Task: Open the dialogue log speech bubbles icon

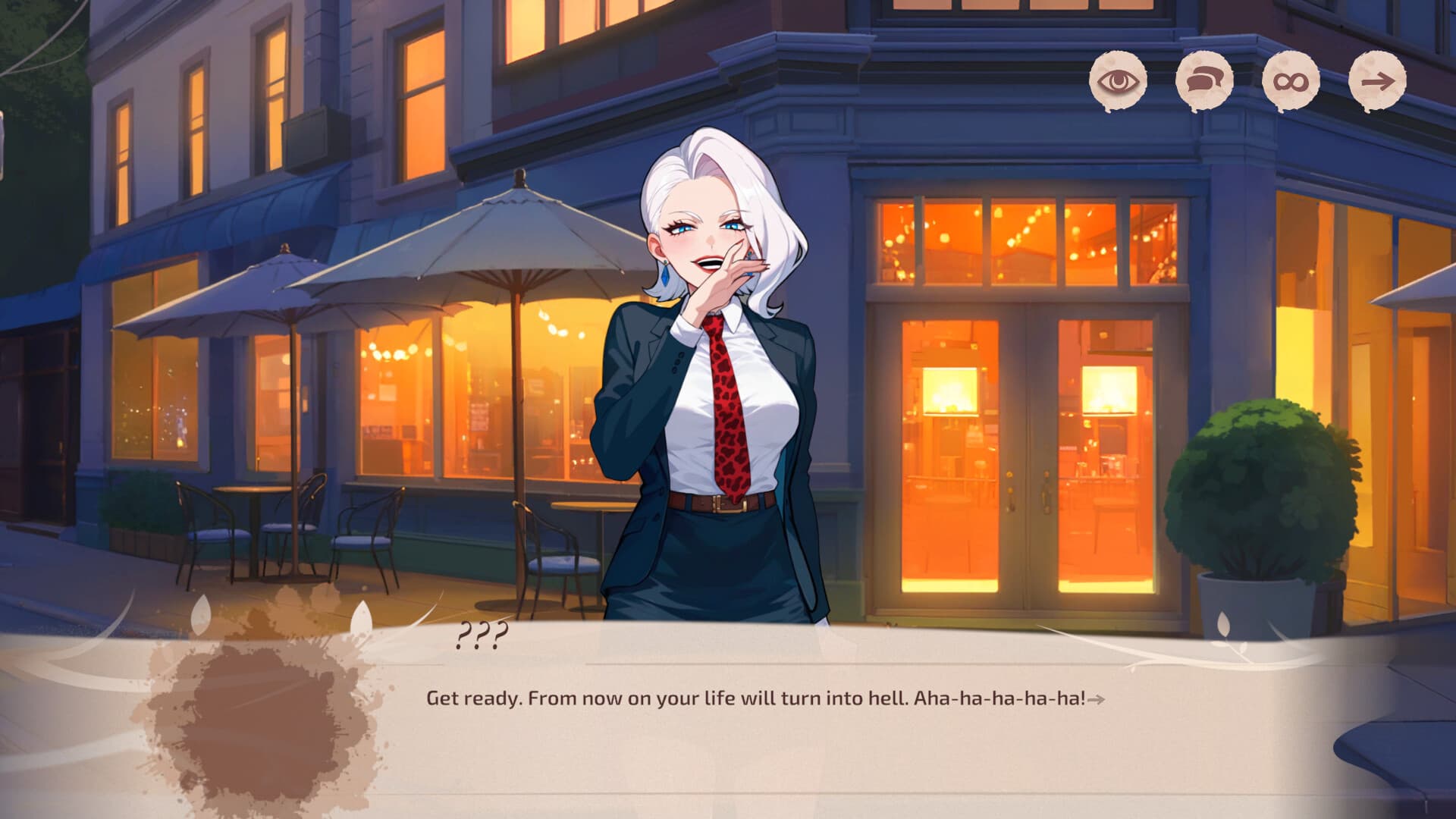Action: pyautogui.click(x=1204, y=81)
